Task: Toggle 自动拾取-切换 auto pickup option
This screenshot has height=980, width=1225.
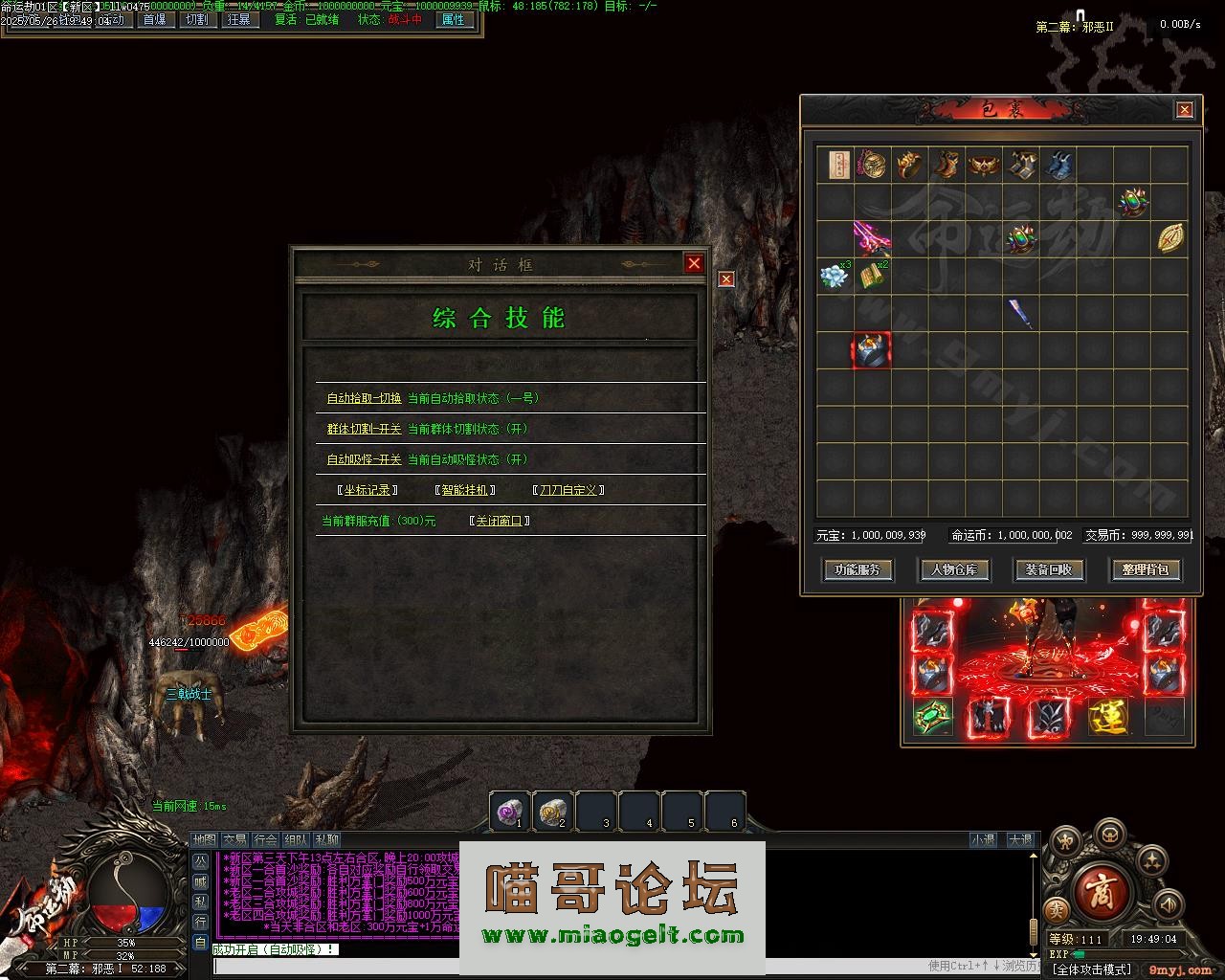Action: tap(364, 398)
